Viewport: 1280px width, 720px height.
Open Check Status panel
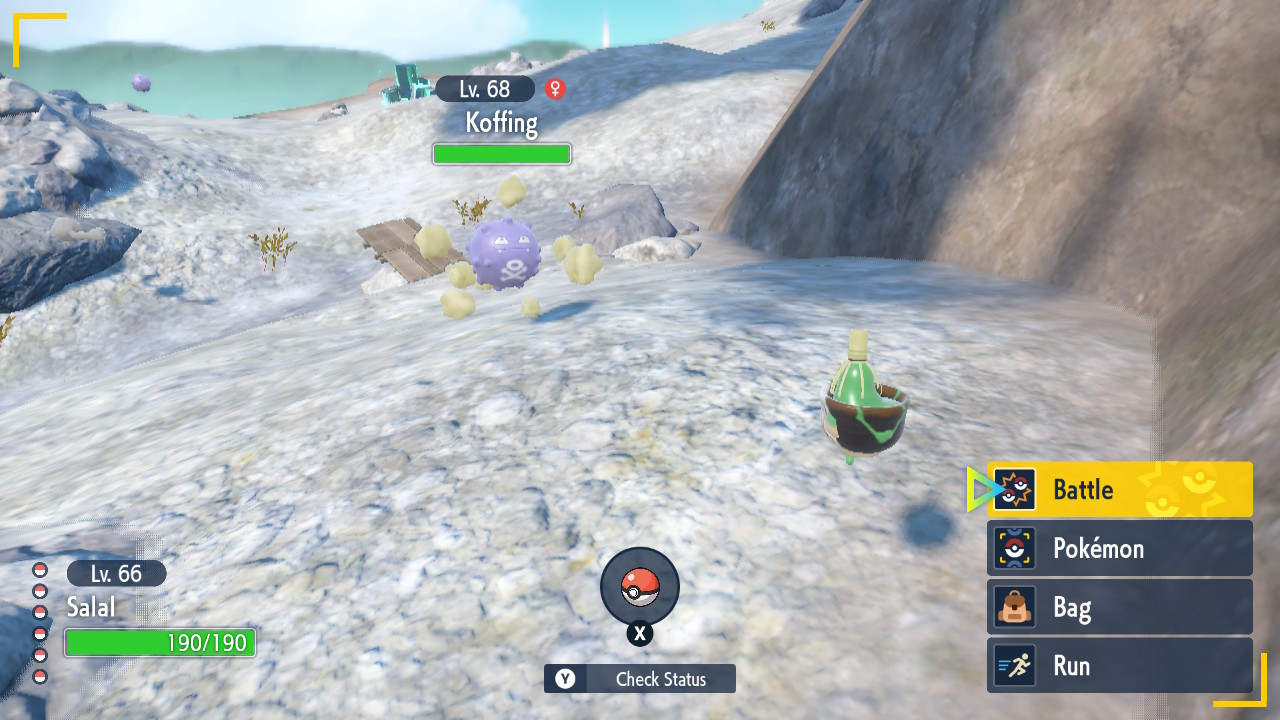[640, 679]
